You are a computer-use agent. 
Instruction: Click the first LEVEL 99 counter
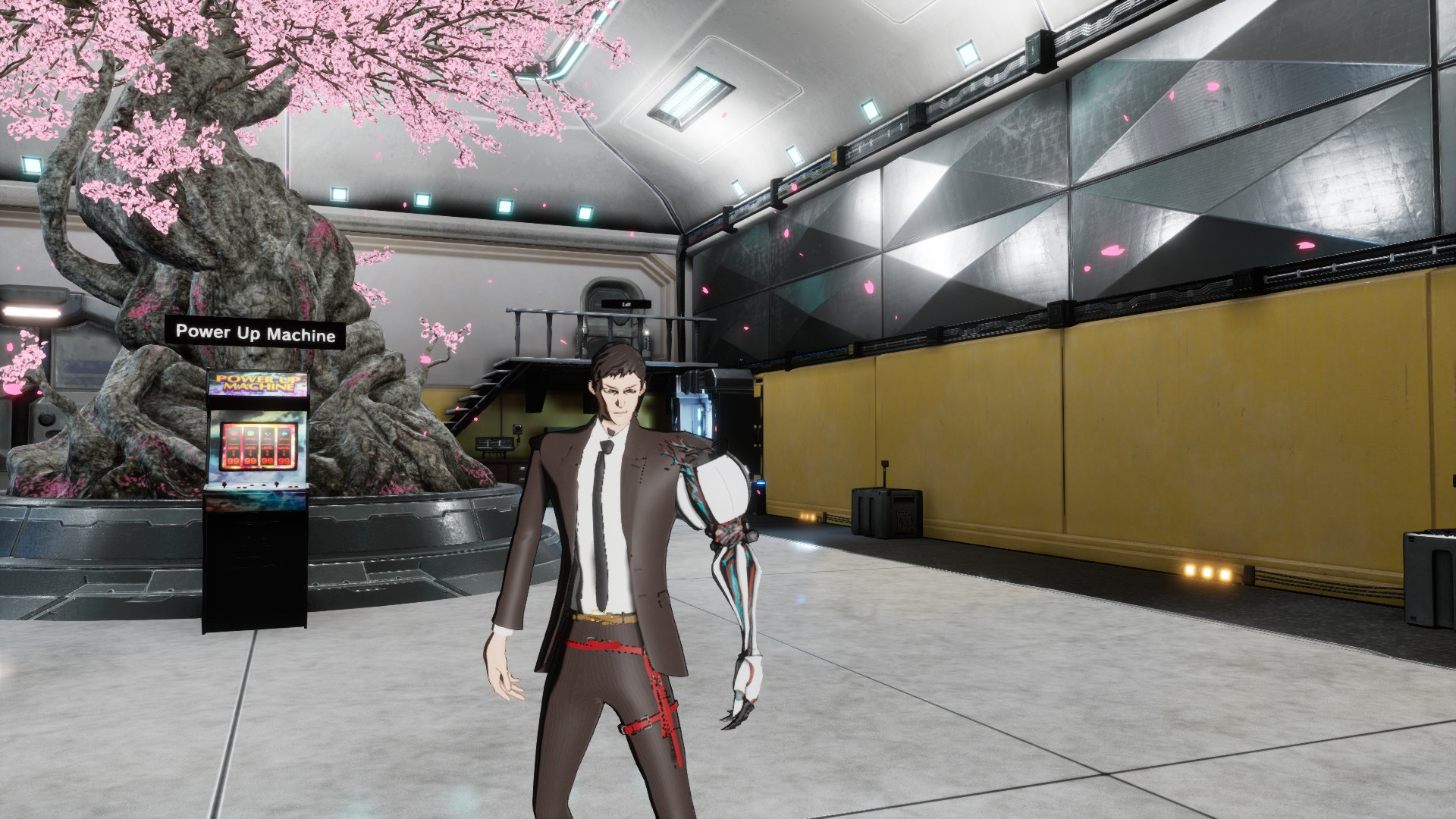(x=234, y=461)
